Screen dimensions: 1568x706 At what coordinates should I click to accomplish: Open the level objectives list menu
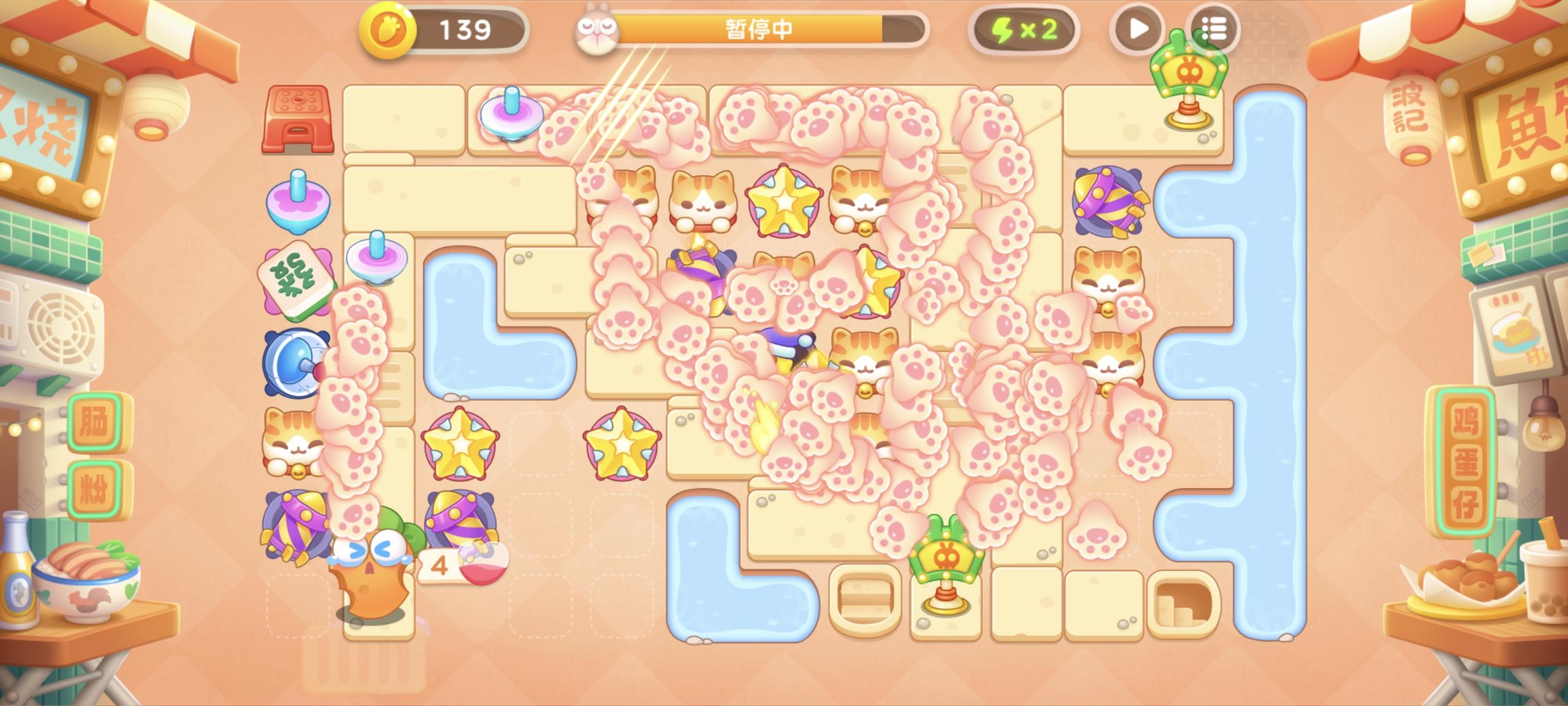[x=1215, y=29]
